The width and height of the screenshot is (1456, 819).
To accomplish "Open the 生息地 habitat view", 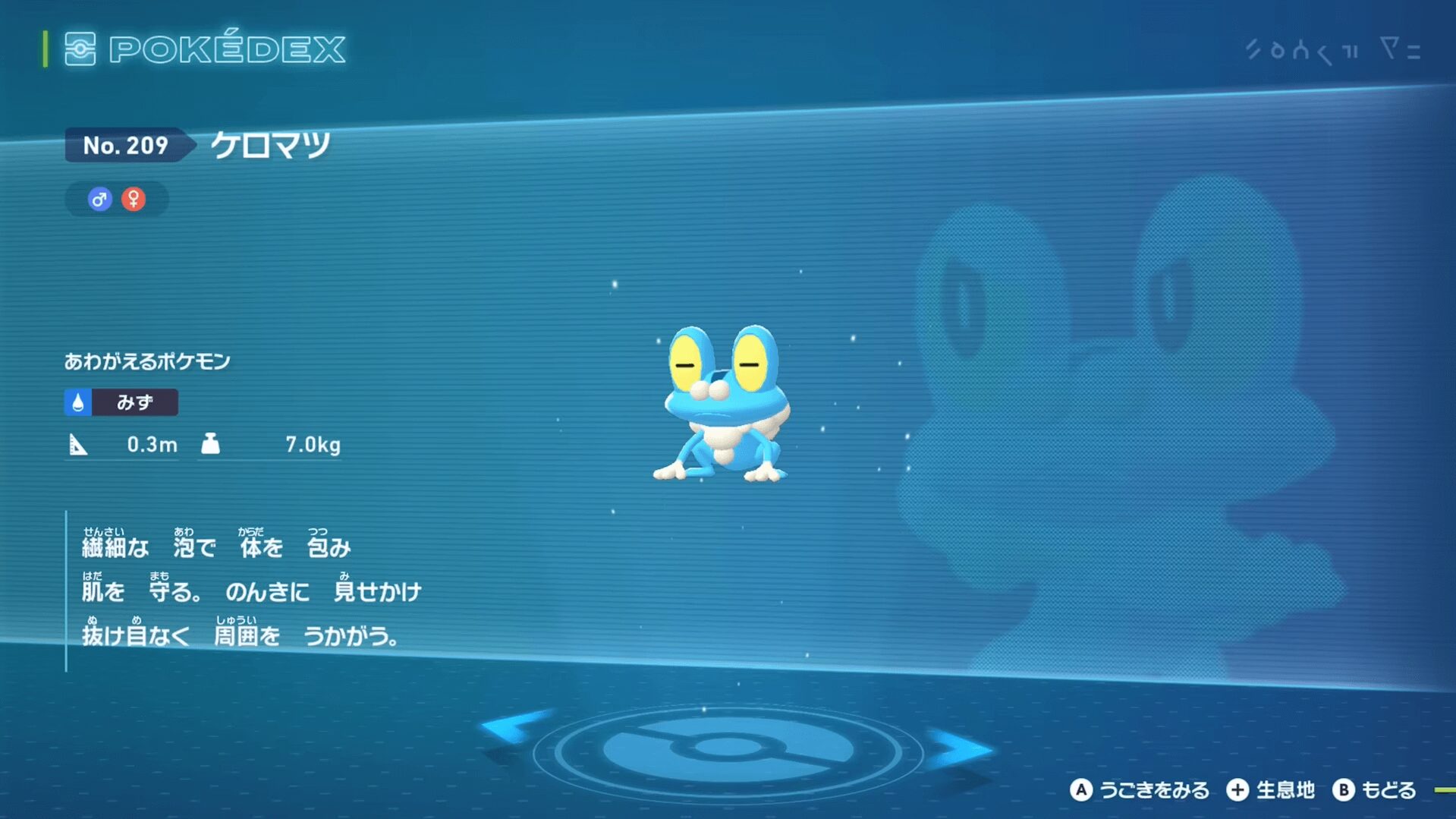I will point(1271,790).
